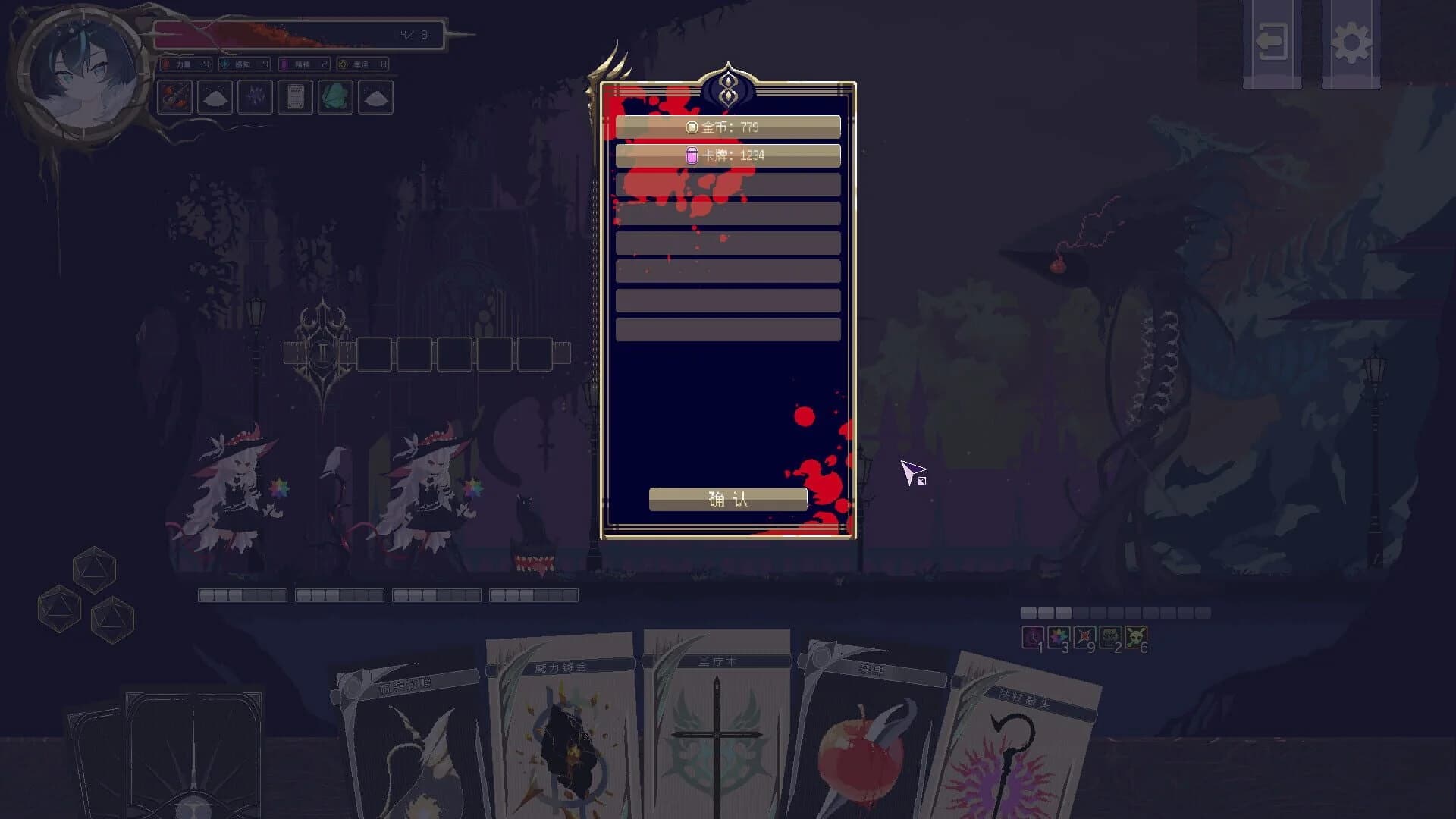Viewport: 1456px width, 819px height.
Task: Select the red cross debuff icon numbered 9
Action: (1085, 635)
